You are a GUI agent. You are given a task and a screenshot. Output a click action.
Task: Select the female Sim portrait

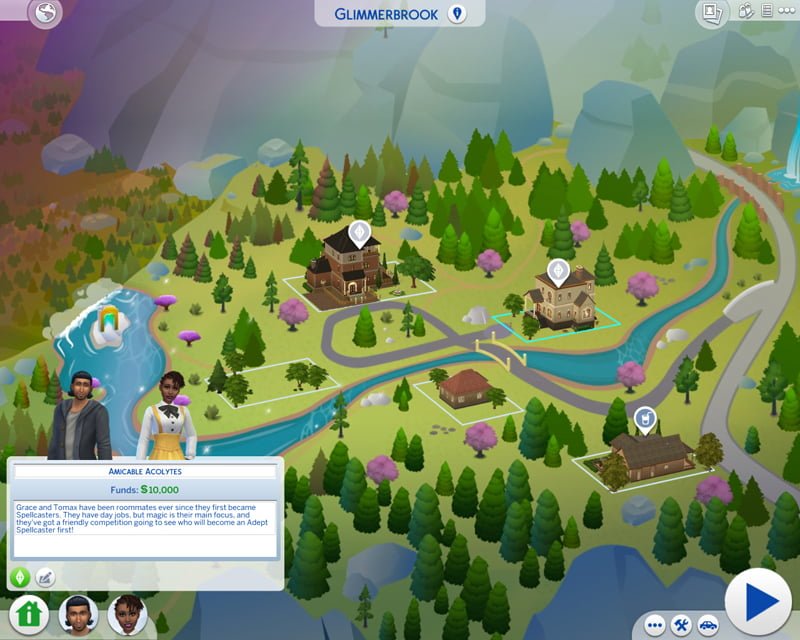[127, 612]
